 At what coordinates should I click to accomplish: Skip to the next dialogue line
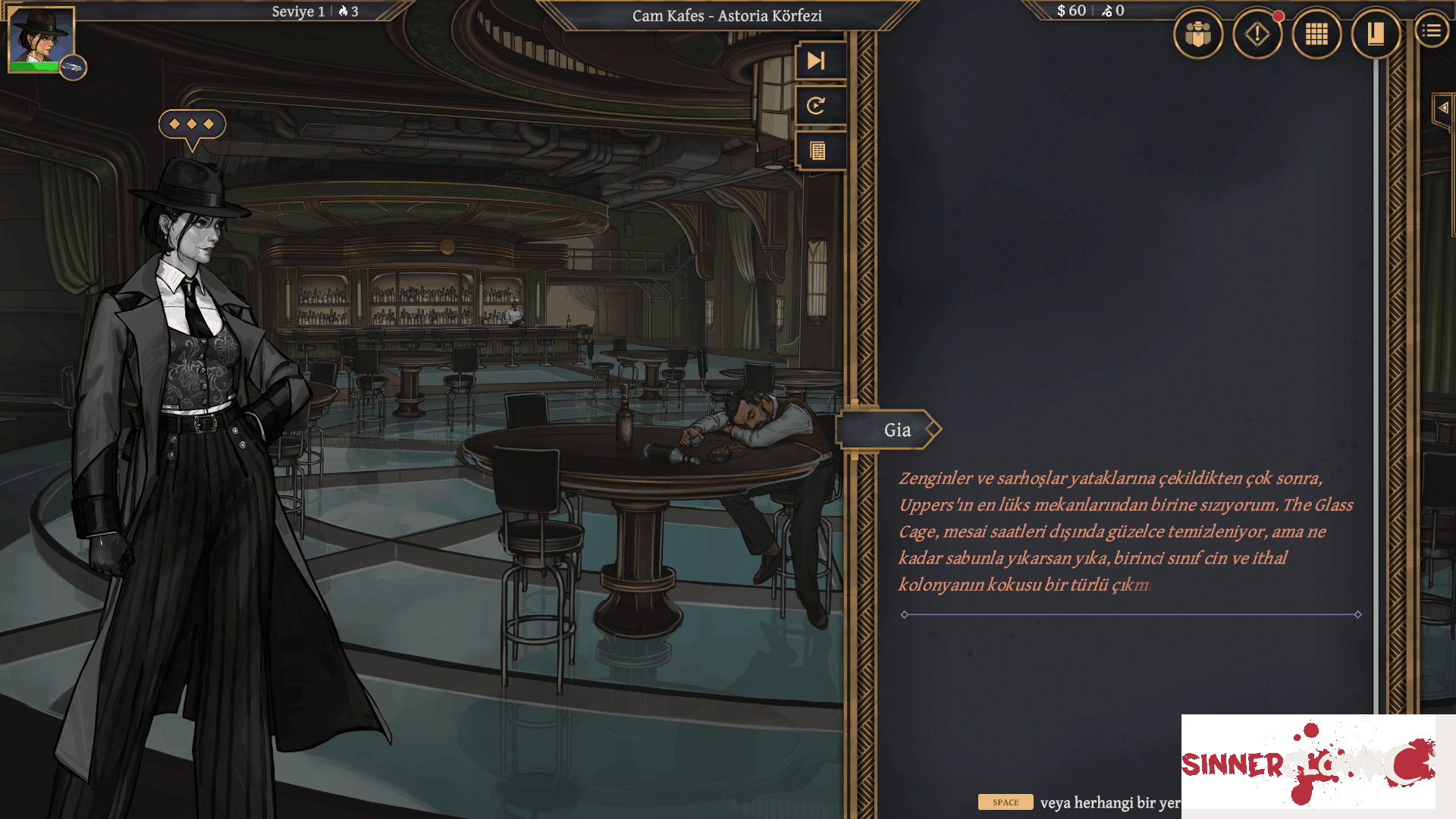(820, 61)
